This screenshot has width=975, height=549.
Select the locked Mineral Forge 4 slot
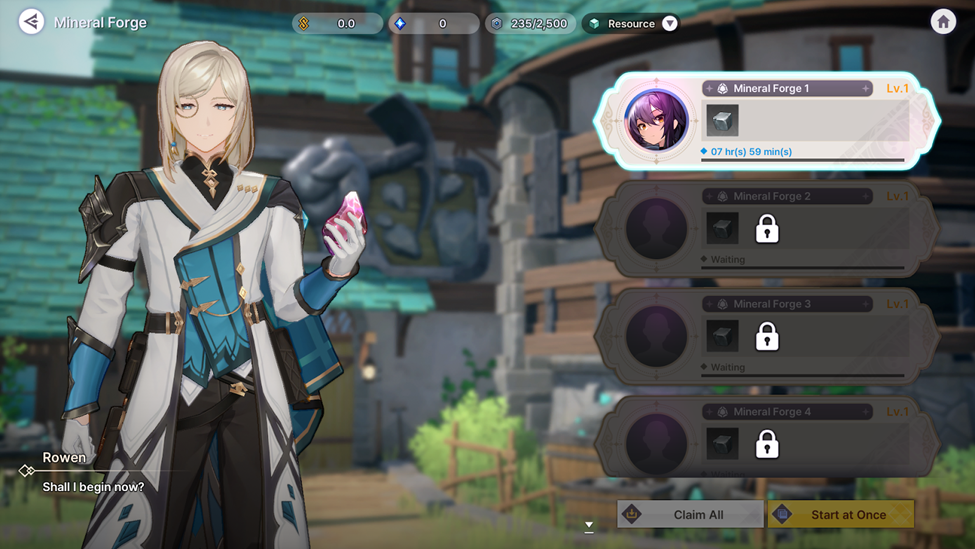[767, 443]
